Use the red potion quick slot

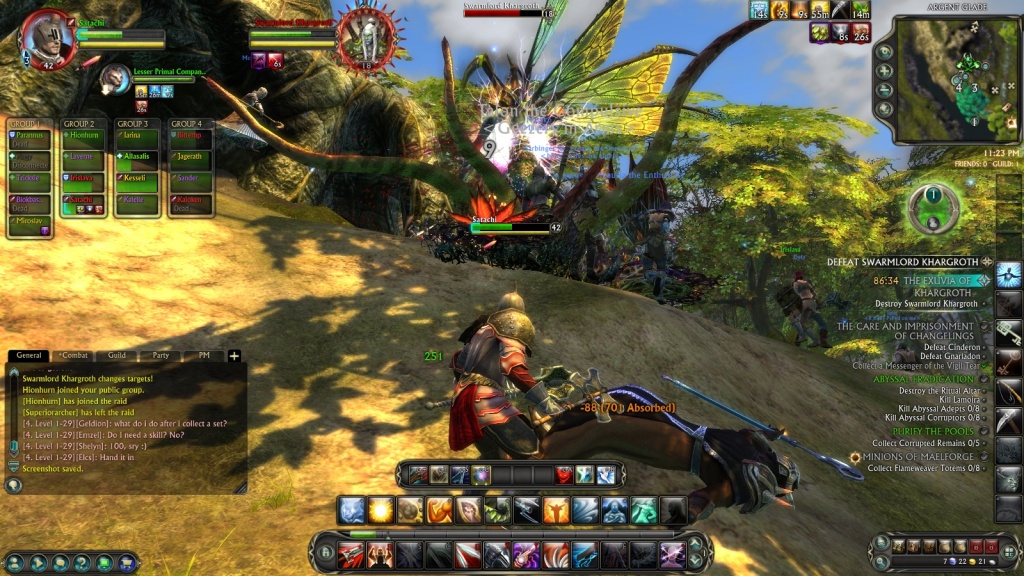(564, 475)
